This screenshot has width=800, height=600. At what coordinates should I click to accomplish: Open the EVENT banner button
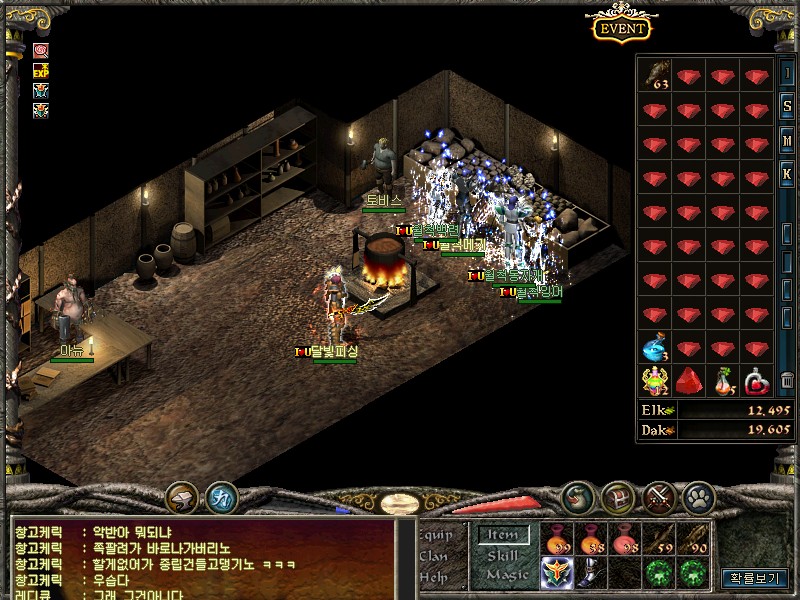tap(622, 28)
